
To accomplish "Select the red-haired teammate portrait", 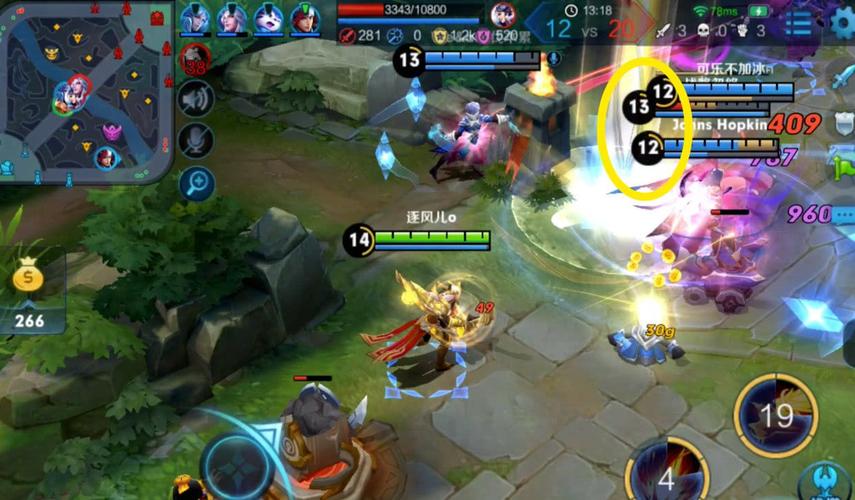I will pyautogui.click(x=305, y=18).
